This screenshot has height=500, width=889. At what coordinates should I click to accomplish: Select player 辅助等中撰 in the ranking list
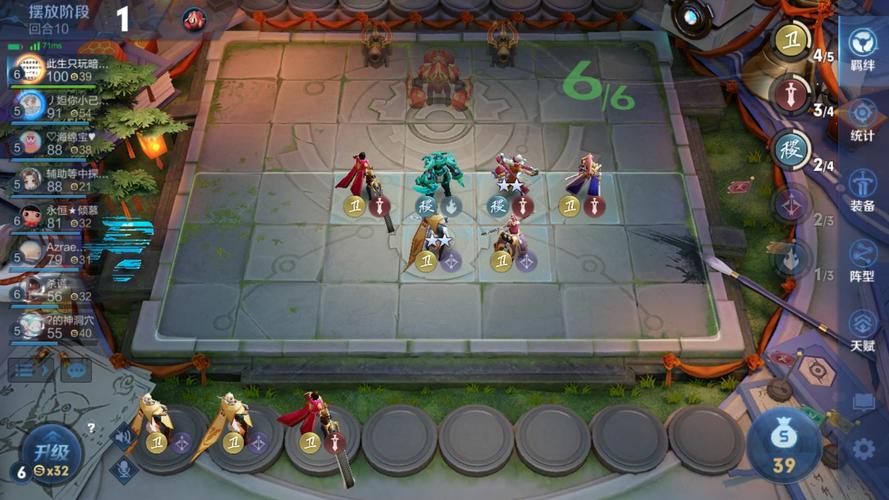click(x=60, y=179)
